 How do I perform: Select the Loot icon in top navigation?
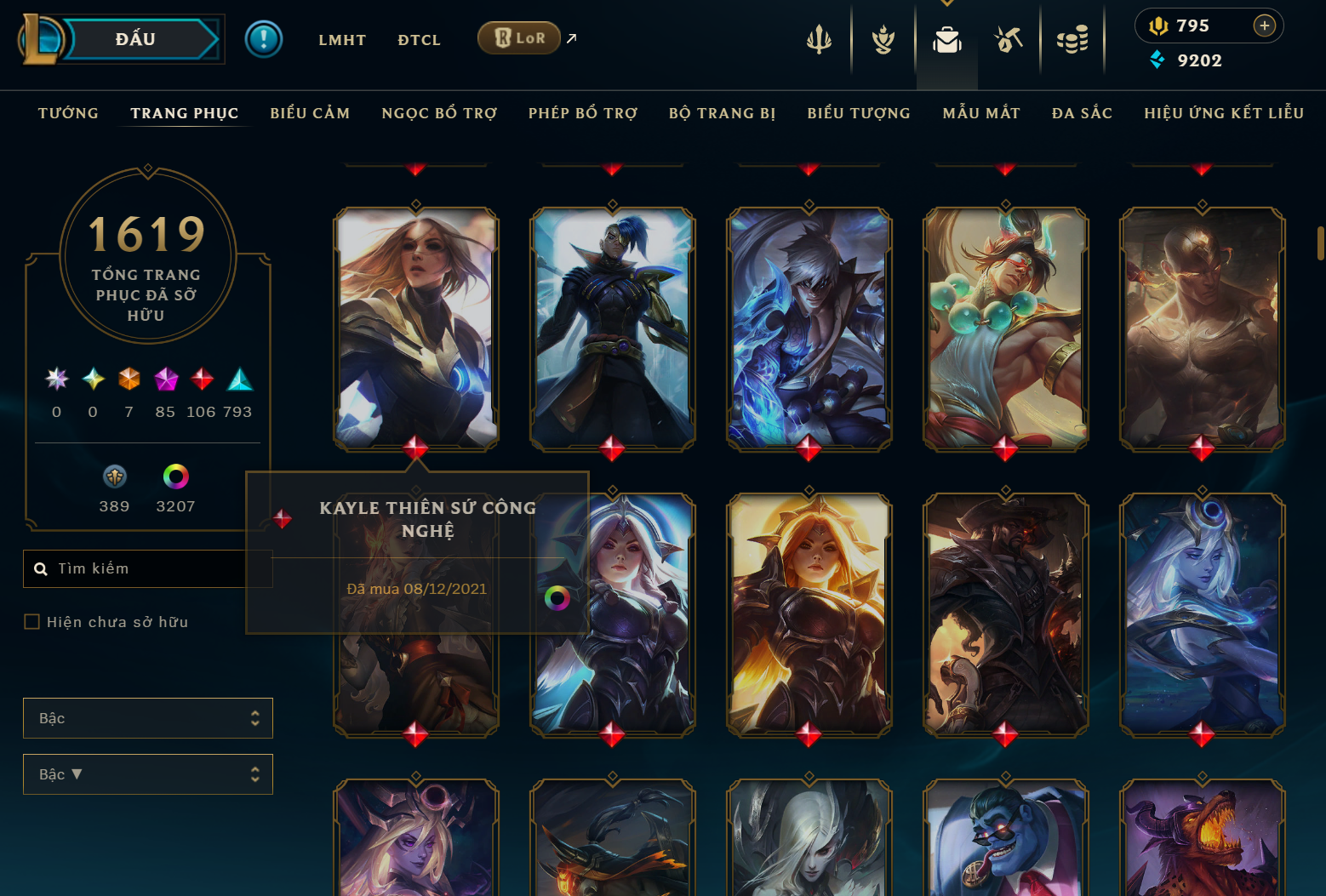tap(1008, 38)
